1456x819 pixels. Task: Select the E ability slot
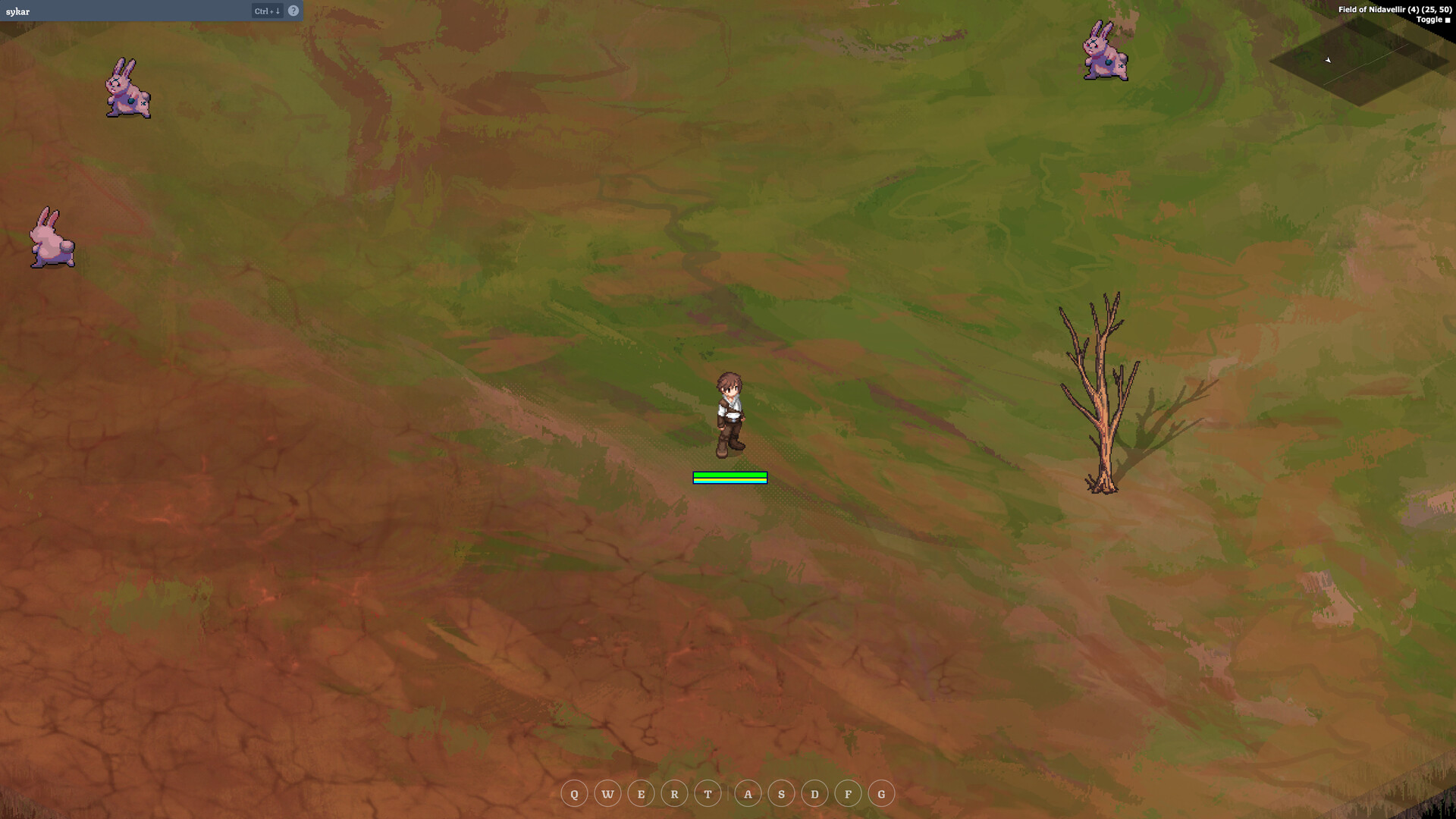641,793
